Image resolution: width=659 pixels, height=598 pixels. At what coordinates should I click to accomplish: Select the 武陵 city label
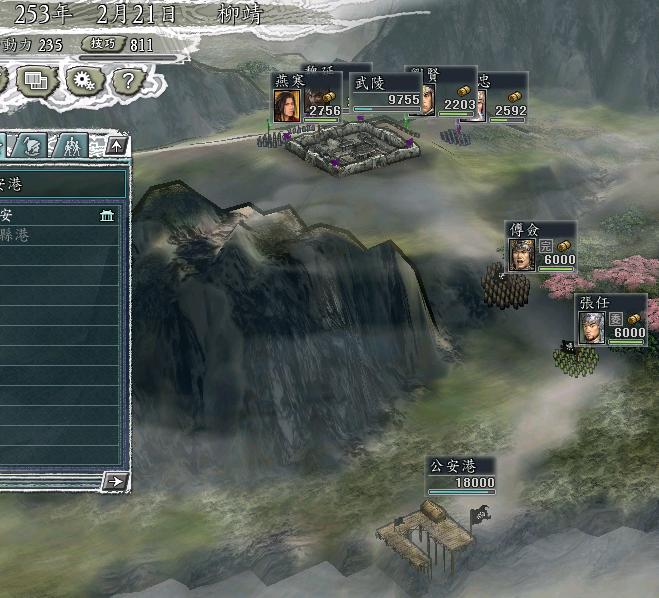click(x=386, y=93)
